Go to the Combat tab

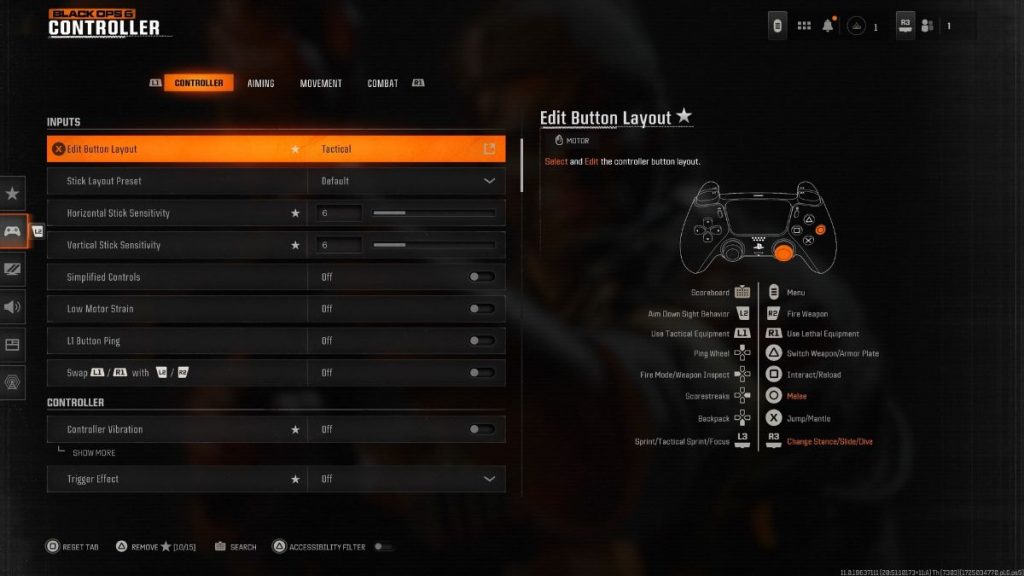(382, 83)
